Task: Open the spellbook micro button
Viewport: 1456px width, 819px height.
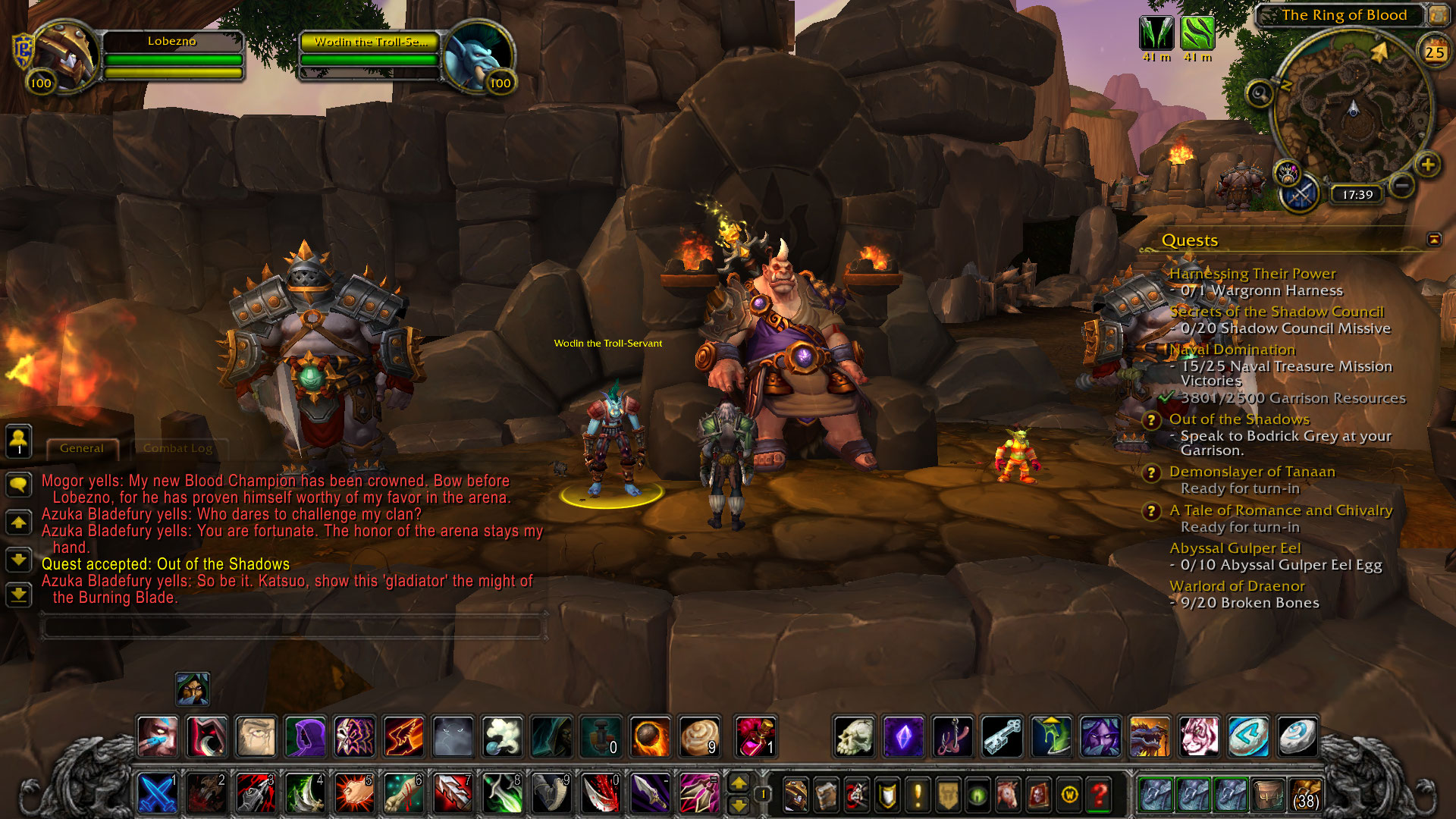Action: click(x=825, y=795)
